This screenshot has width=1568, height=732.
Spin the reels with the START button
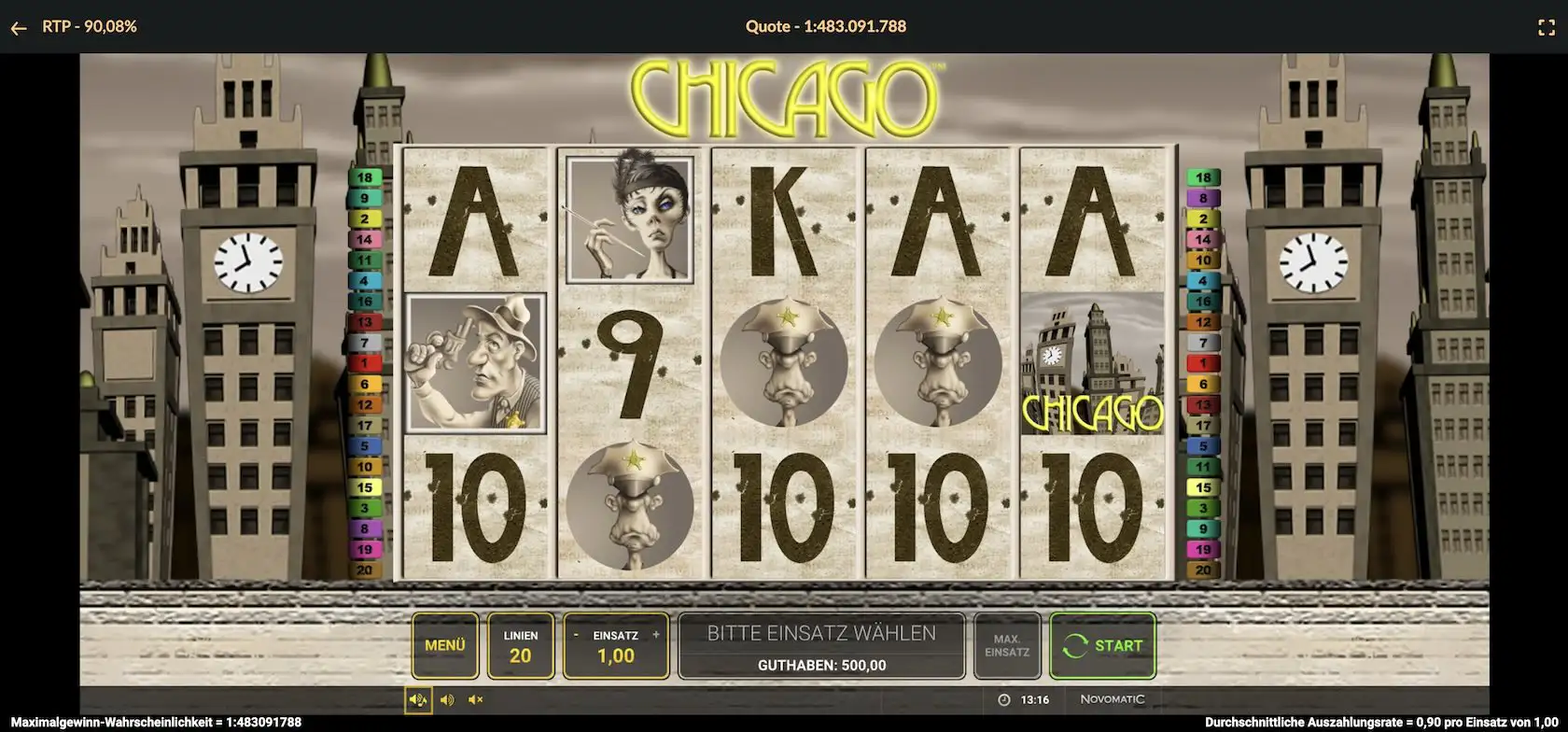pyautogui.click(x=1102, y=645)
